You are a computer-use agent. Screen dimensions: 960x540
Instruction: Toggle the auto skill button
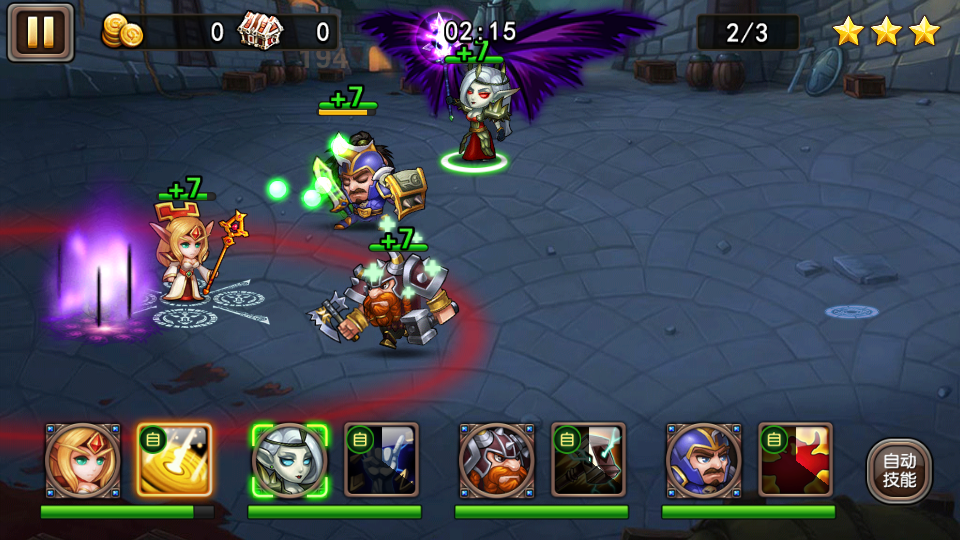899,471
